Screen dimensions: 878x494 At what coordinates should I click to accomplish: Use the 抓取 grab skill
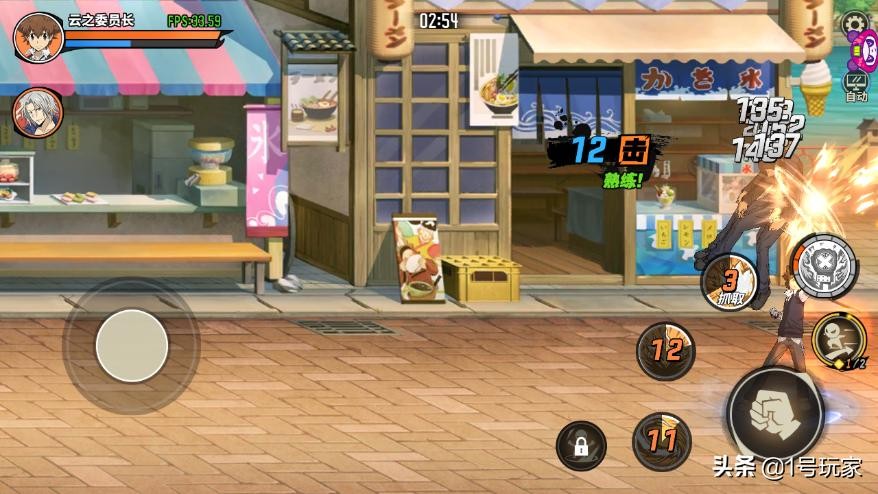pos(730,282)
